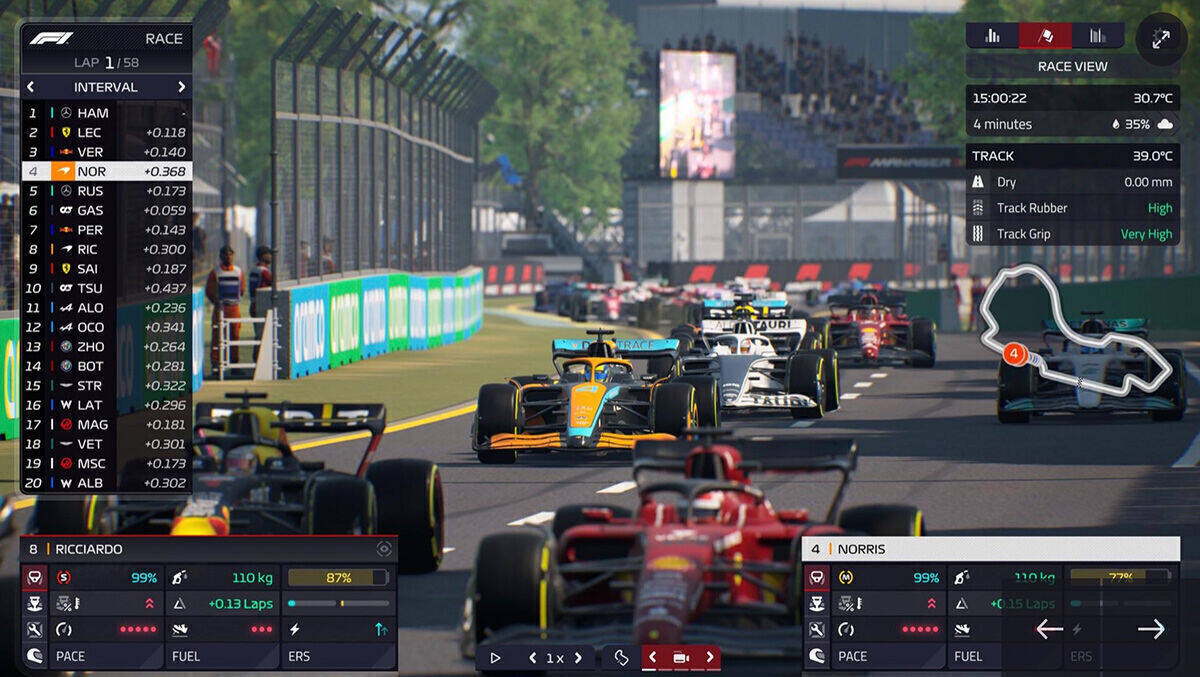Increase race simulation speed from 1x
This screenshot has height=677, width=1200.
(x=577, y=658)
